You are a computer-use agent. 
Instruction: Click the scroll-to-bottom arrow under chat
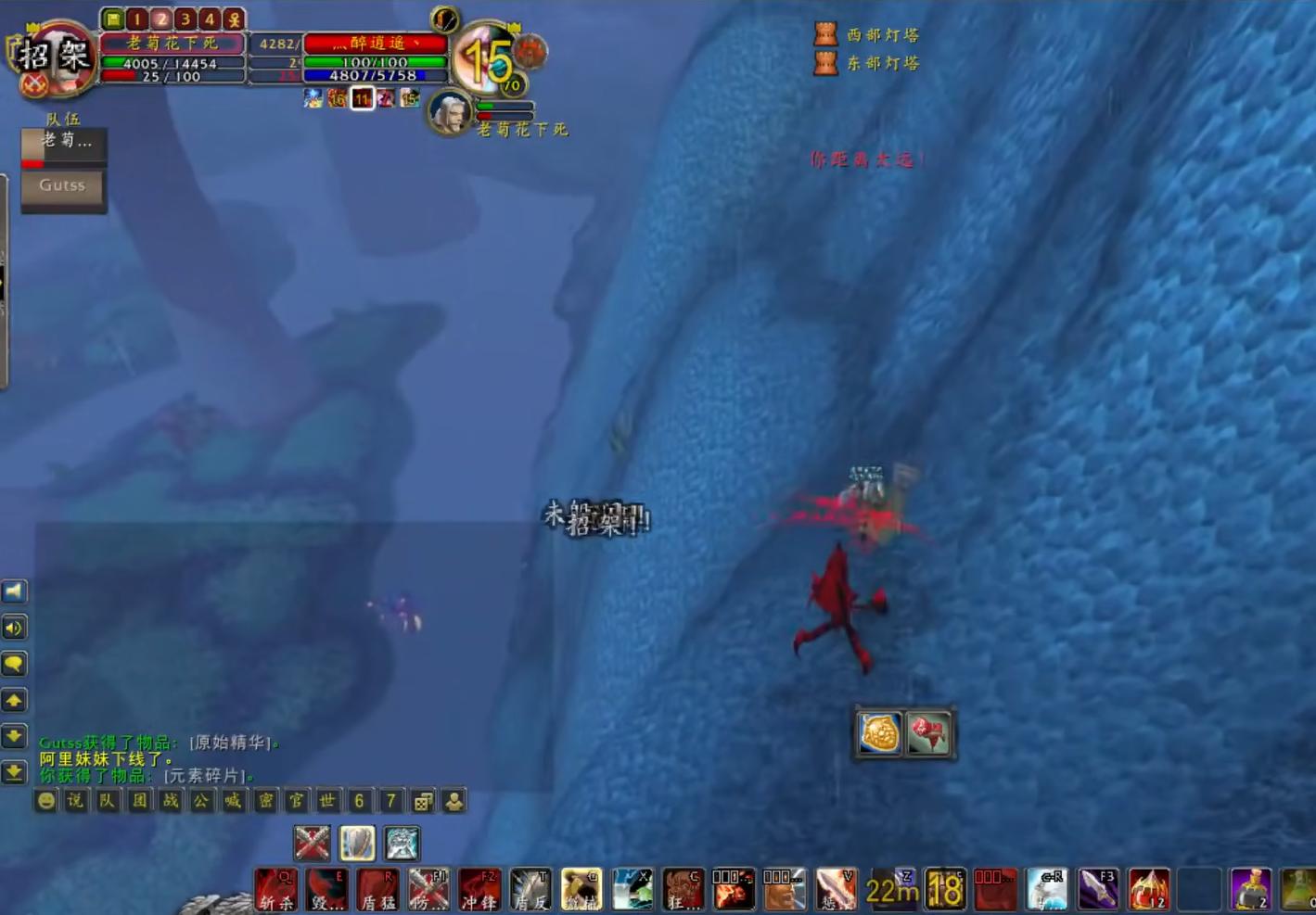[x=13, y=772]
